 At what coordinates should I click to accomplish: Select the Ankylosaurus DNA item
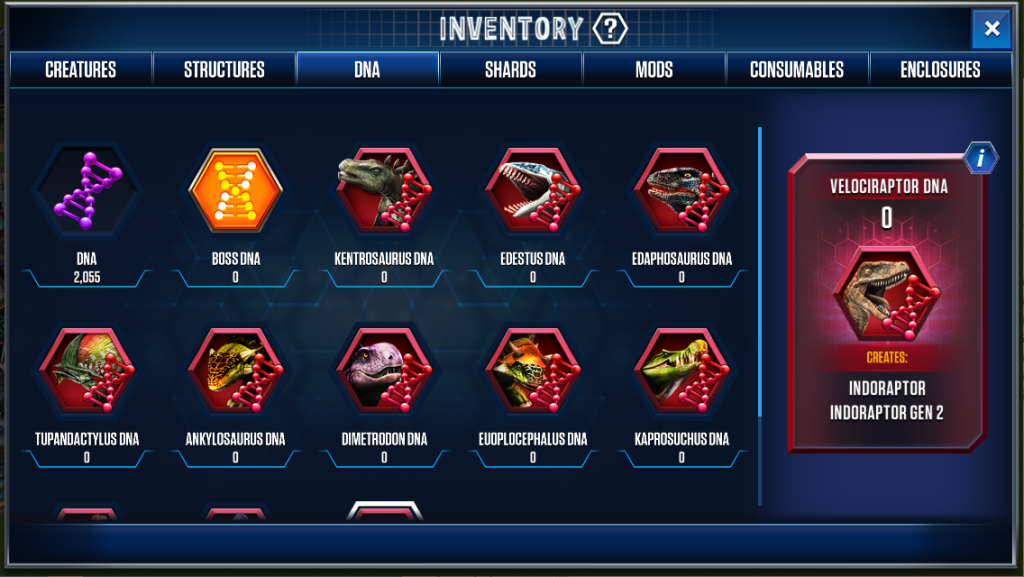click(236, 371)
